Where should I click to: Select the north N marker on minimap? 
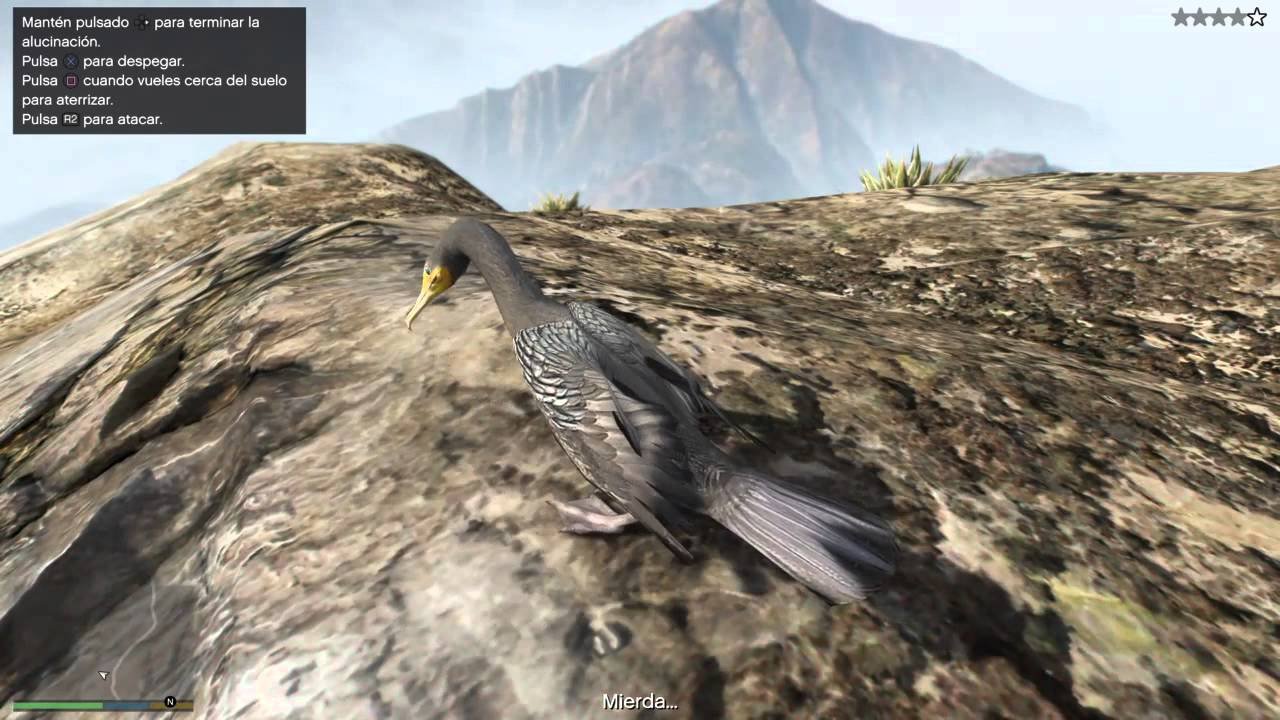[170, 702]
